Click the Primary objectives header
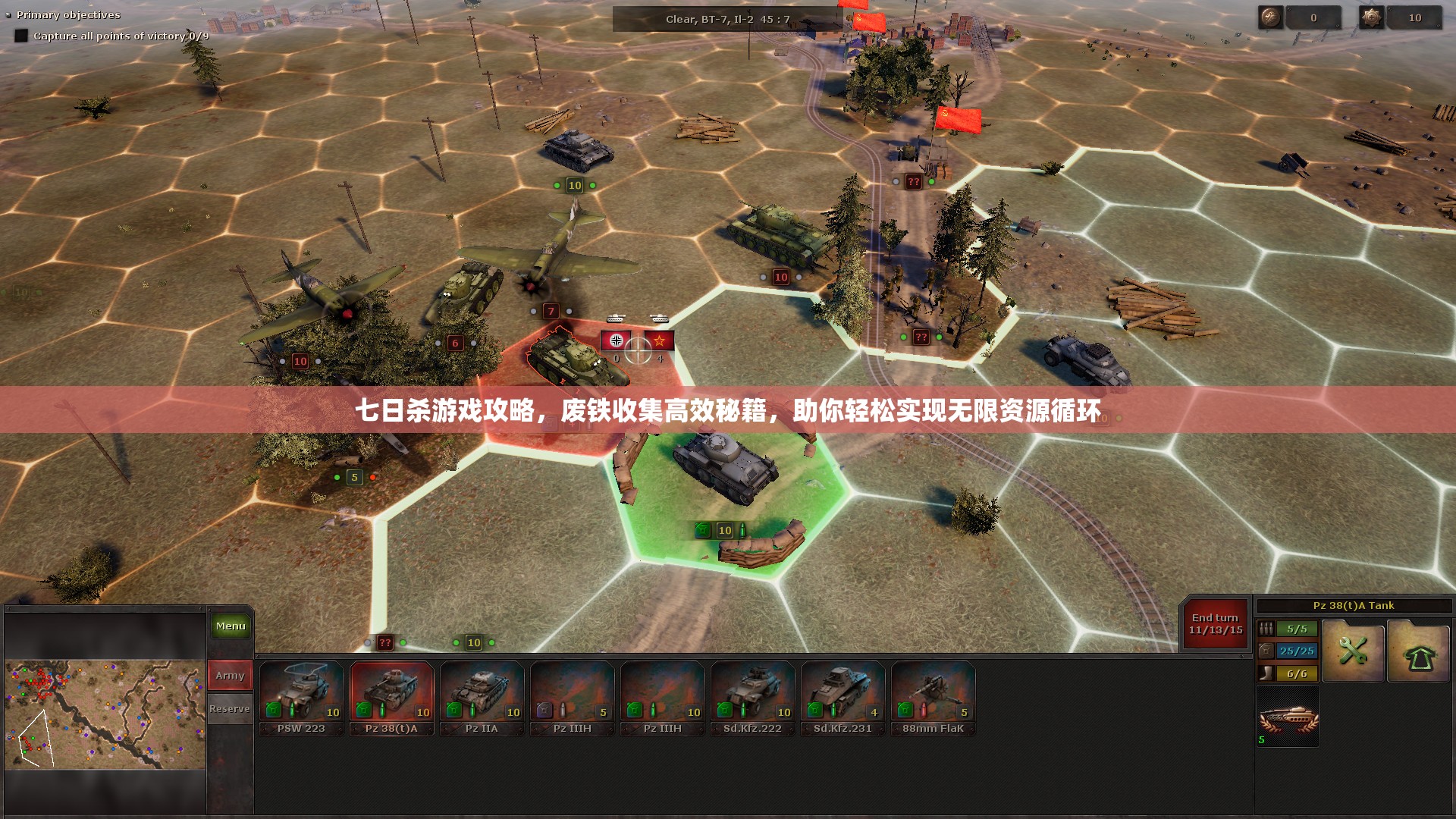Screen dimensions: 1456x819 click(x=68, y=15)
